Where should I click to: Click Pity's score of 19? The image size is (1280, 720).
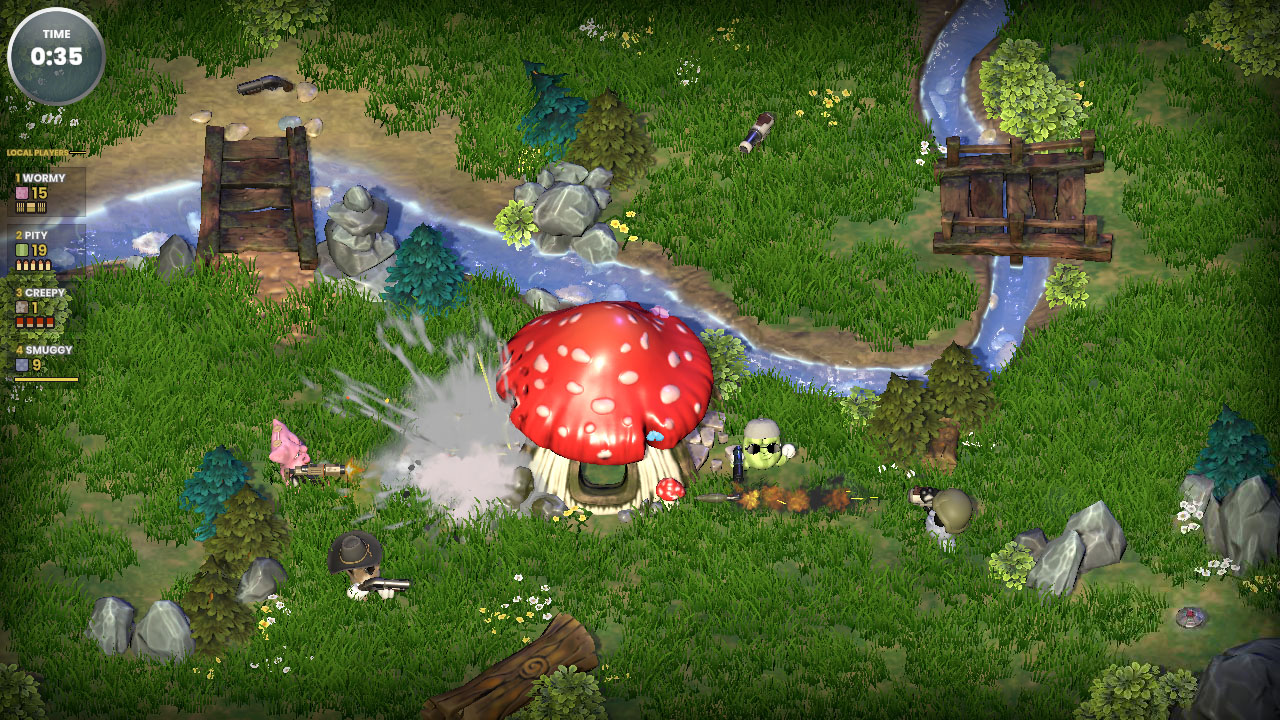(x=39, y=249)
